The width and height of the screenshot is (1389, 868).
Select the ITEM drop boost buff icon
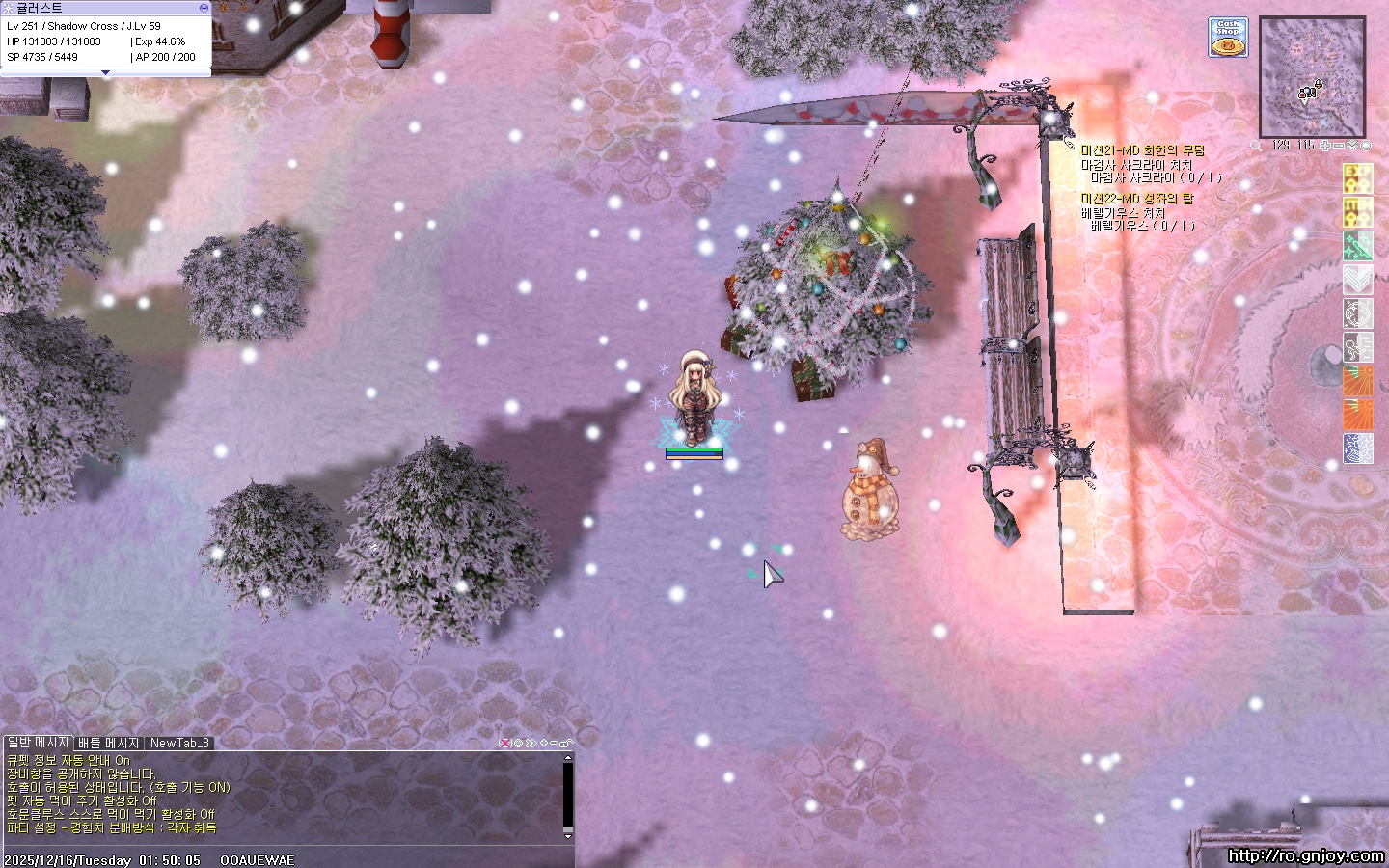point(1357,212)
